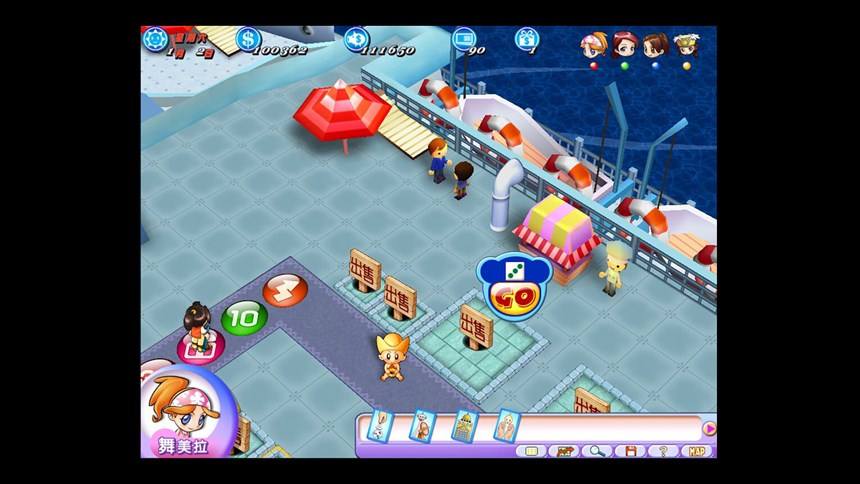This screenshot has width=860, height=484.
Task: Save the game with the floppy disk button
Action: [630, 451]
